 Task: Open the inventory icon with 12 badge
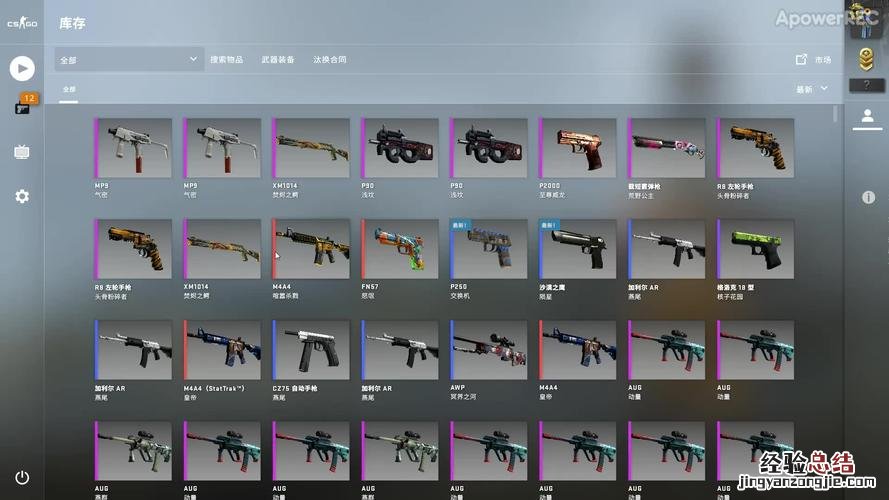pos(22,106)
